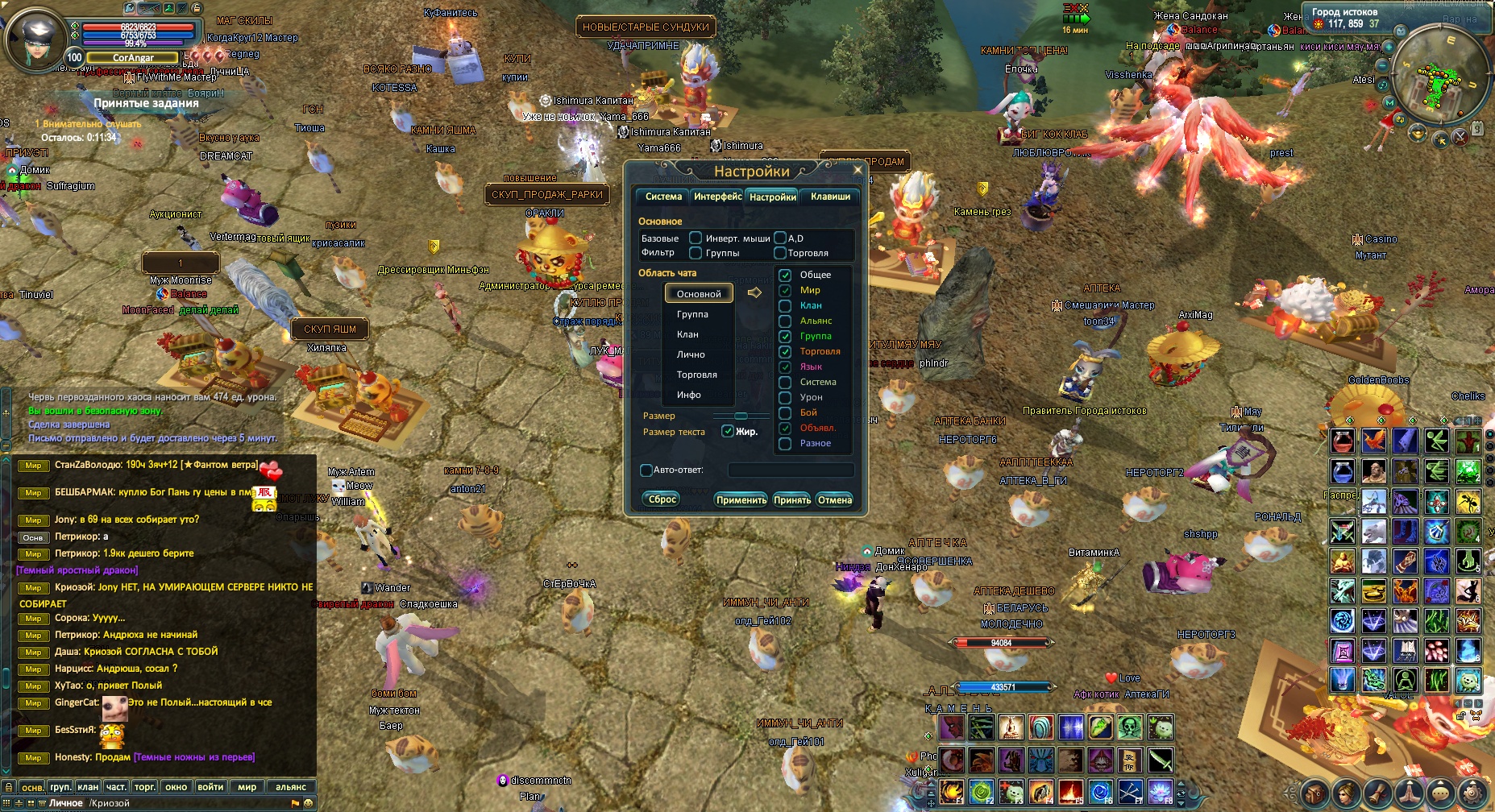Open the smiley emoticon picker in chat
This screenshot has height=812, width=1495.
coord(308,803)
